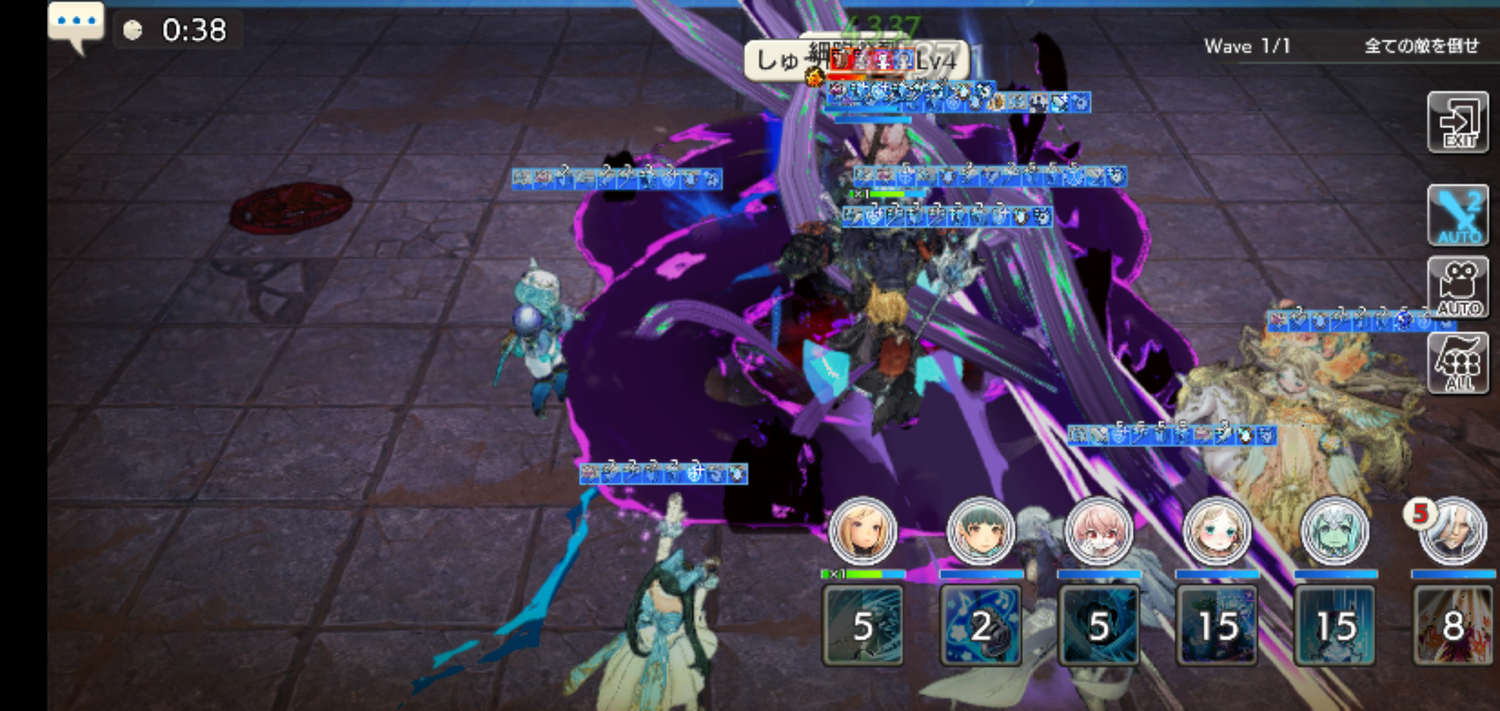The image size is (1500, 711).
Task: Toggle the auto camera button
Action: pyautogui.click(x=1457, y=288)
